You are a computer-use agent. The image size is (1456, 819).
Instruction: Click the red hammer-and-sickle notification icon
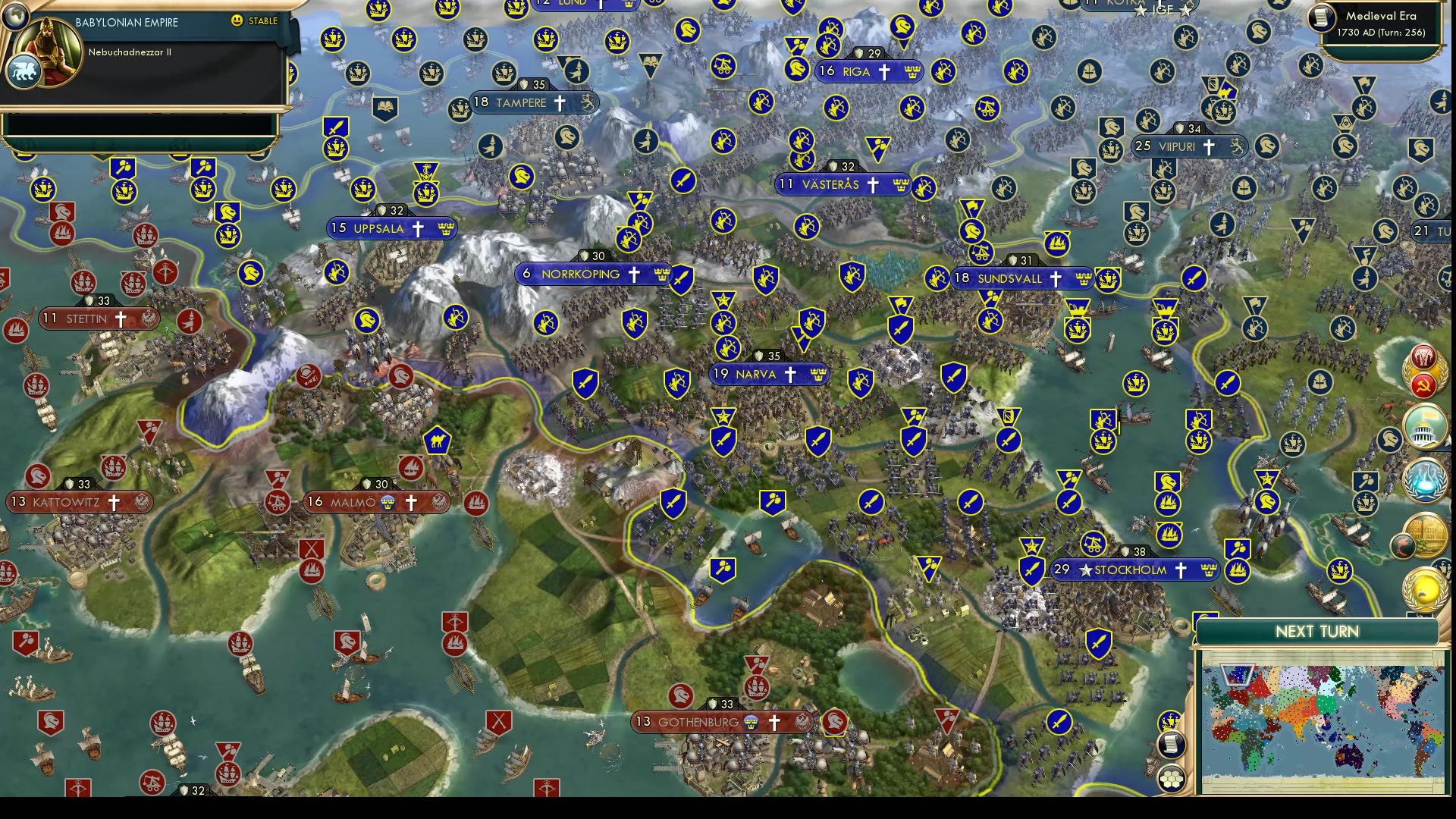tap(1423, 384)
